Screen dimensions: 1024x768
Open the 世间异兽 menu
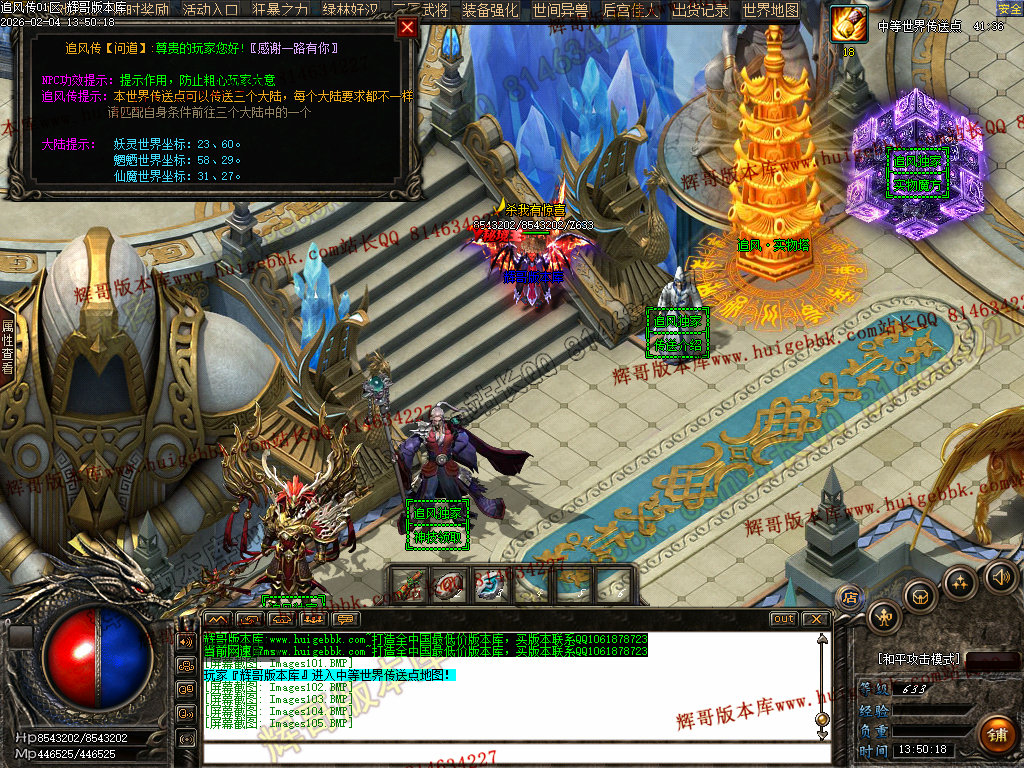(560, 10)
